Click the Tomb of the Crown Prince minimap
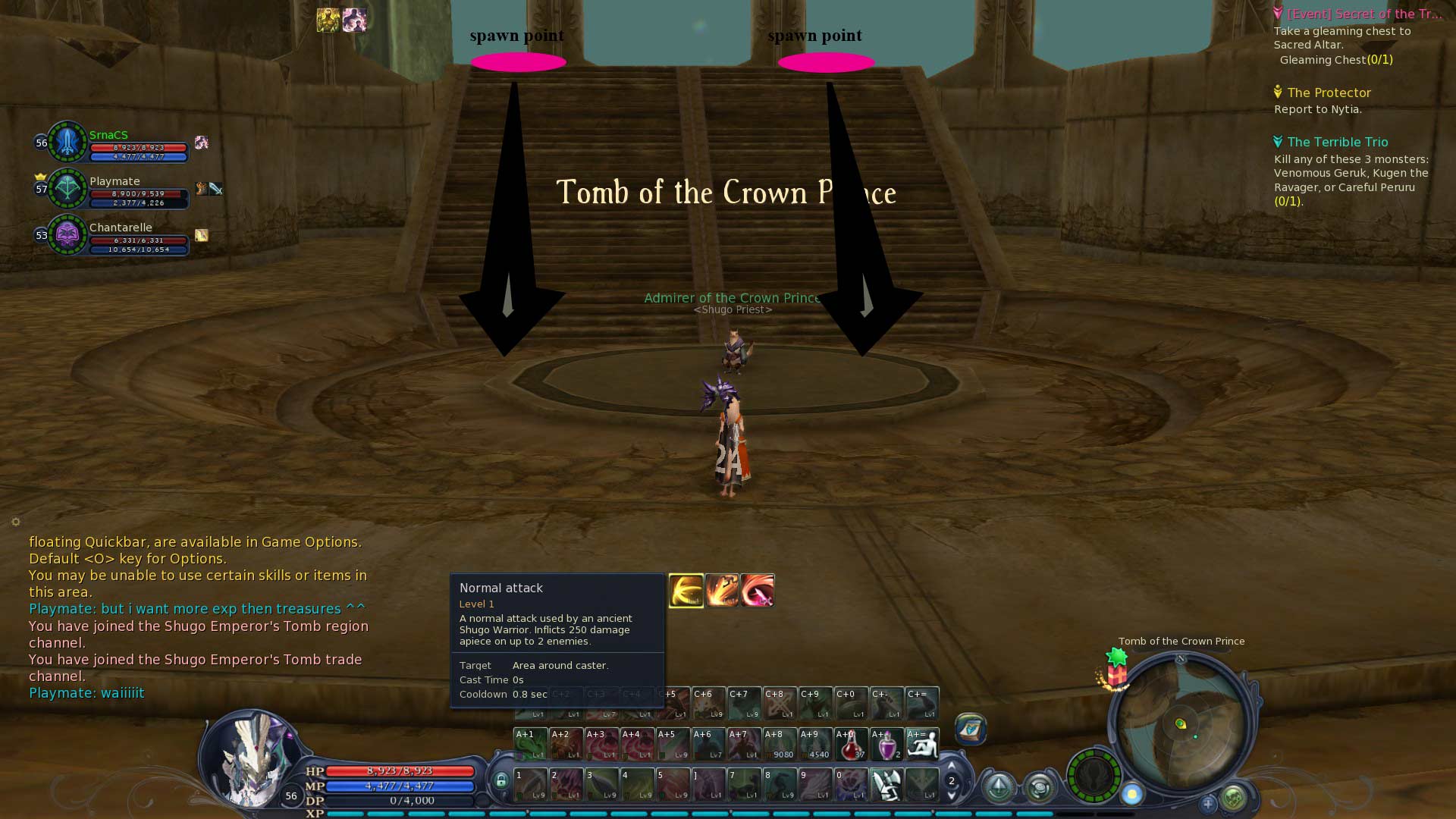The width and height of the screenshot is (1456, 819). pyautogui.click(x=1180, y=723)
